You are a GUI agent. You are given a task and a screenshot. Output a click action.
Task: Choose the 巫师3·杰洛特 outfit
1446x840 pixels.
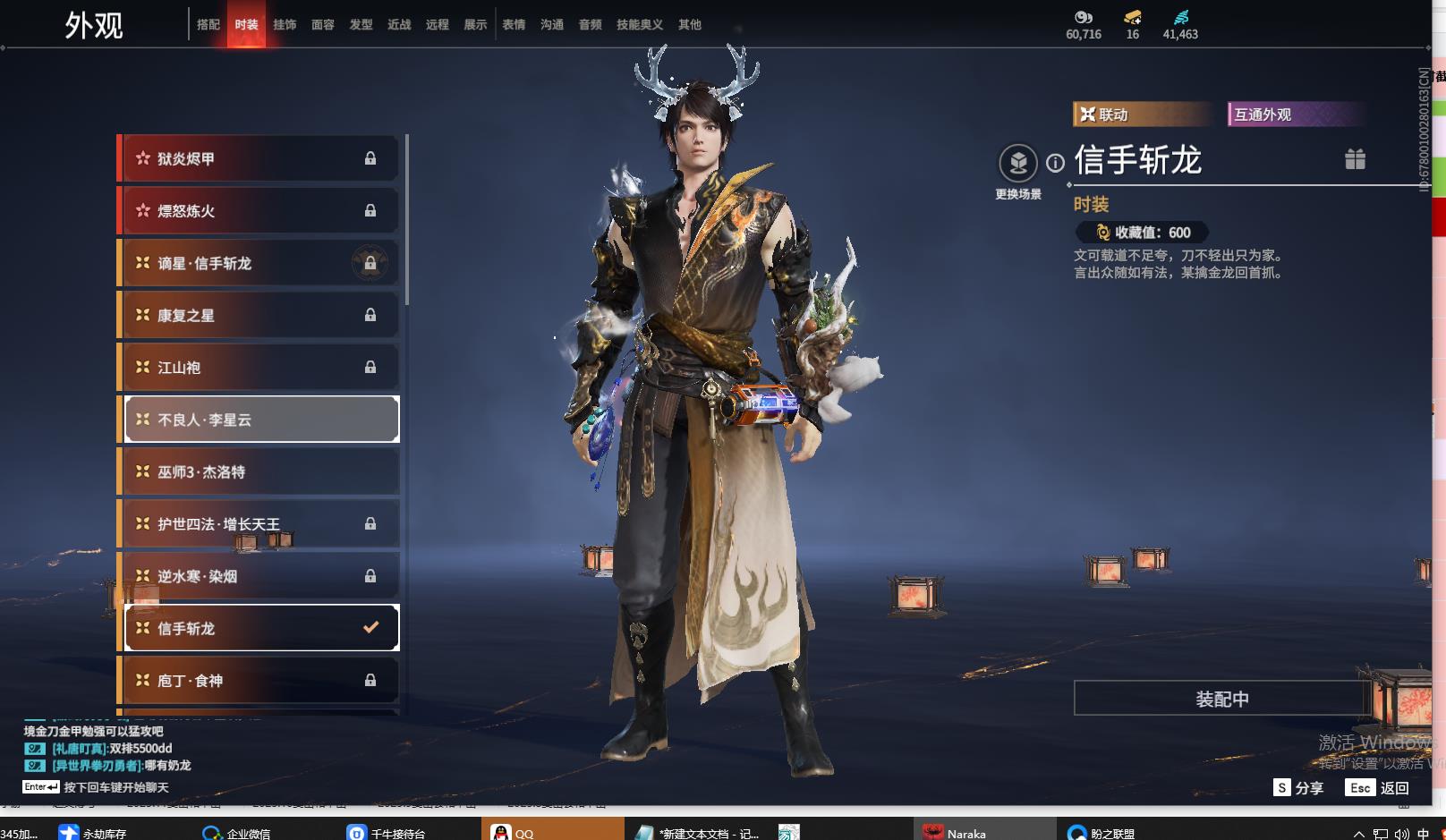pyautogui.click(x=260, y=471)
